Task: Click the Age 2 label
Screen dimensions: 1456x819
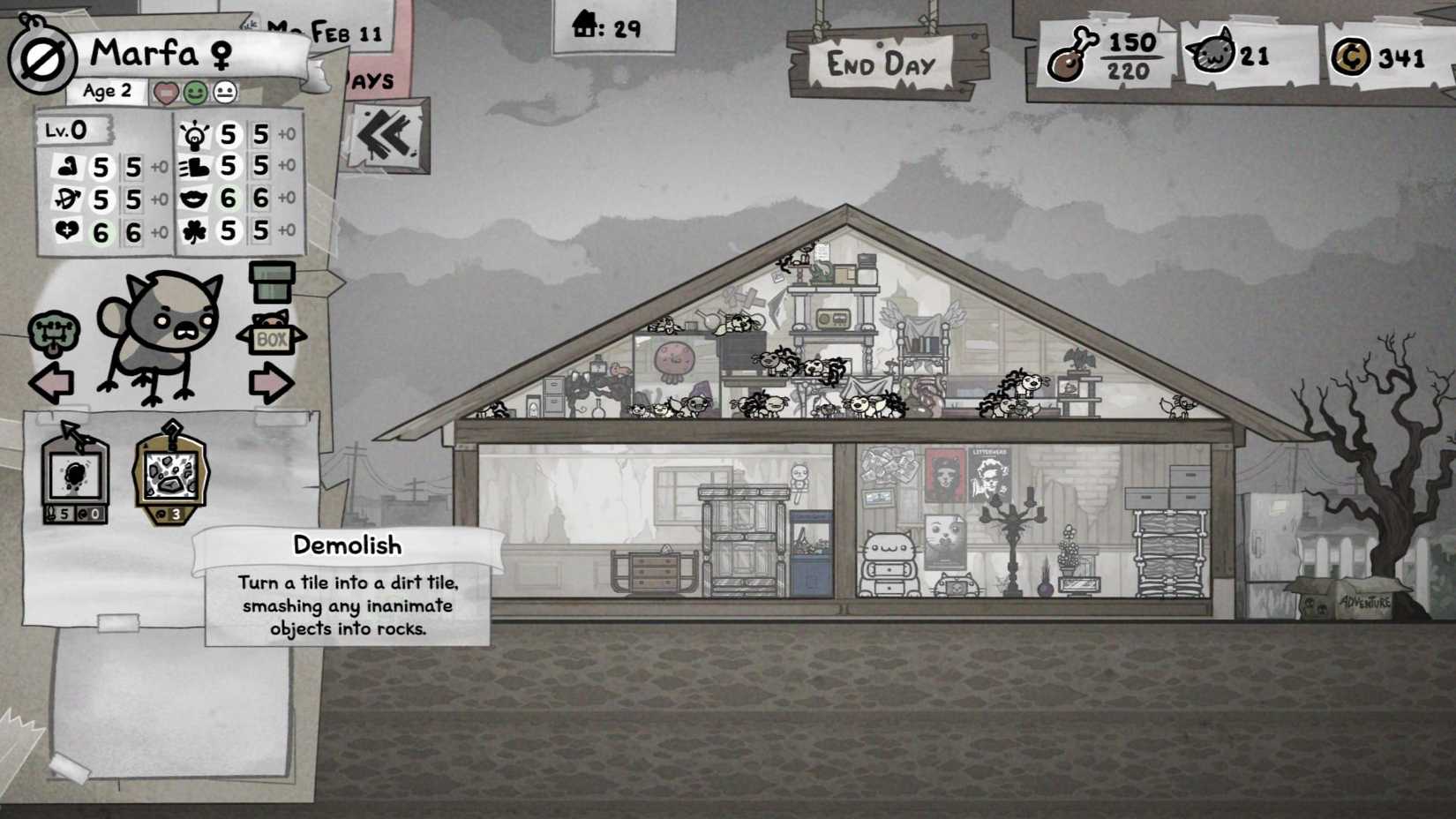Action: coord(105,90)
